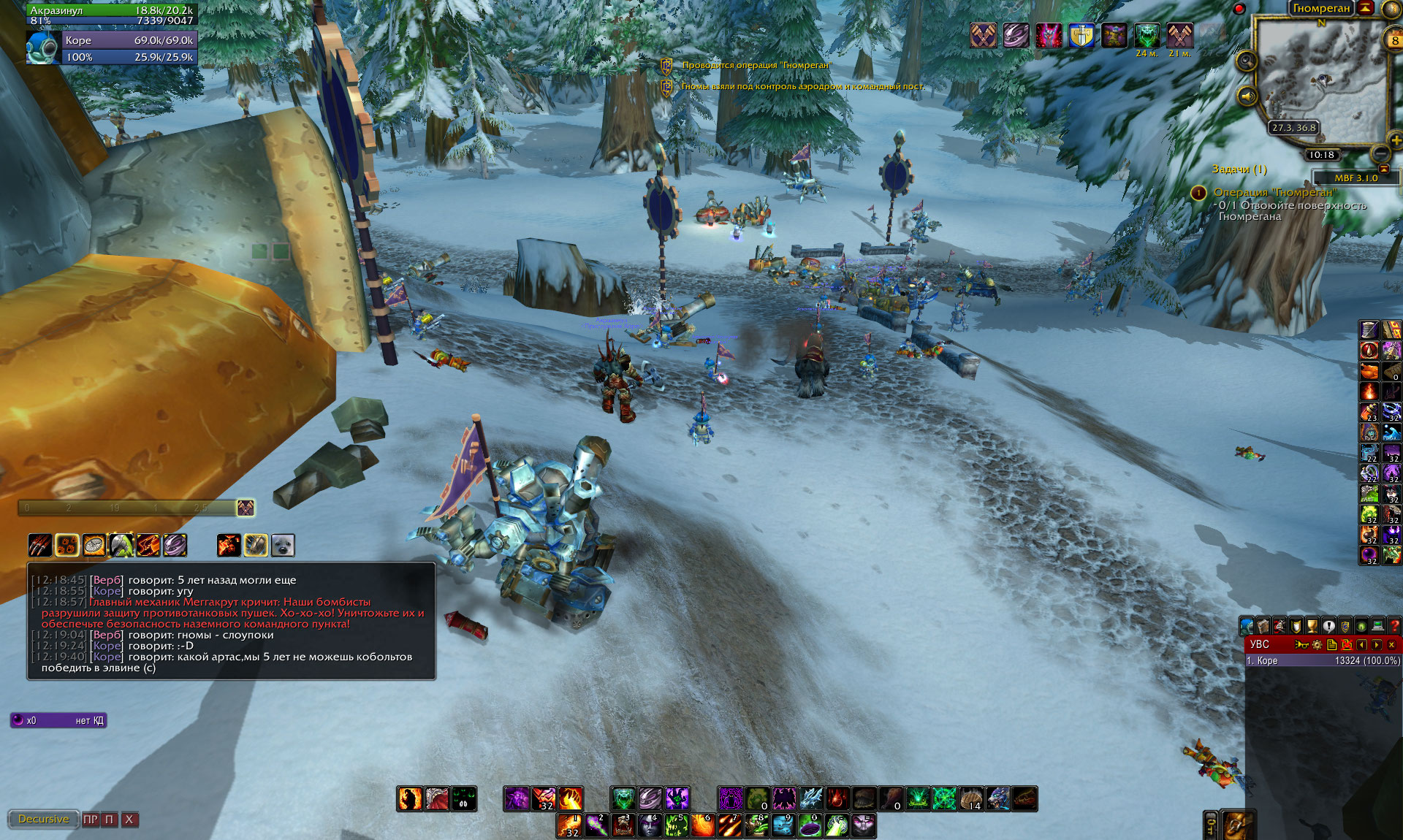This screenshot has width=1403, height=840.
Task: Open the backpack bag slot
Action: pyautogui.click(x=1234, y=825)
